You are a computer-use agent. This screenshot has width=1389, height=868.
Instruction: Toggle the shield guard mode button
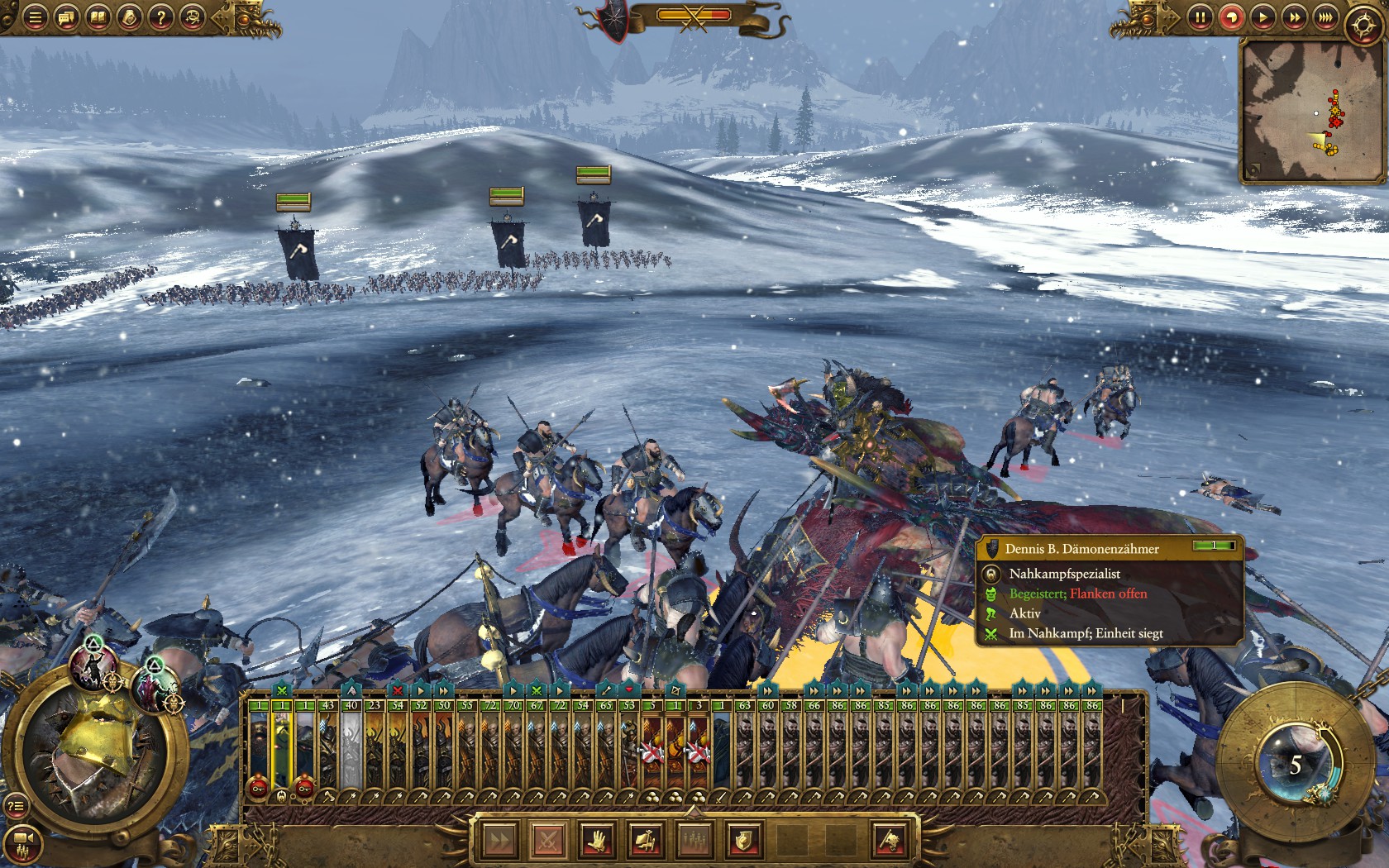point(742,841)
